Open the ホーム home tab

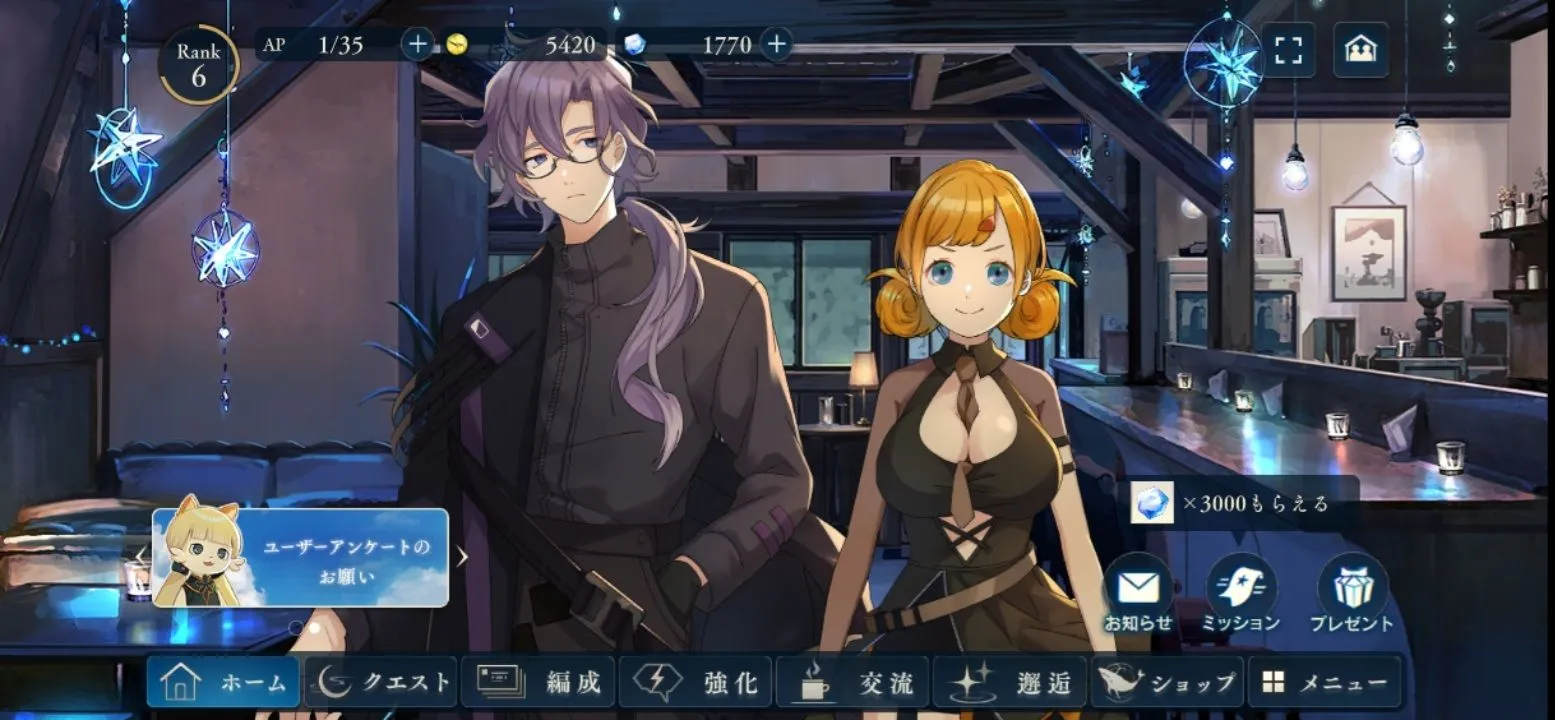click(x=223, y=683)
